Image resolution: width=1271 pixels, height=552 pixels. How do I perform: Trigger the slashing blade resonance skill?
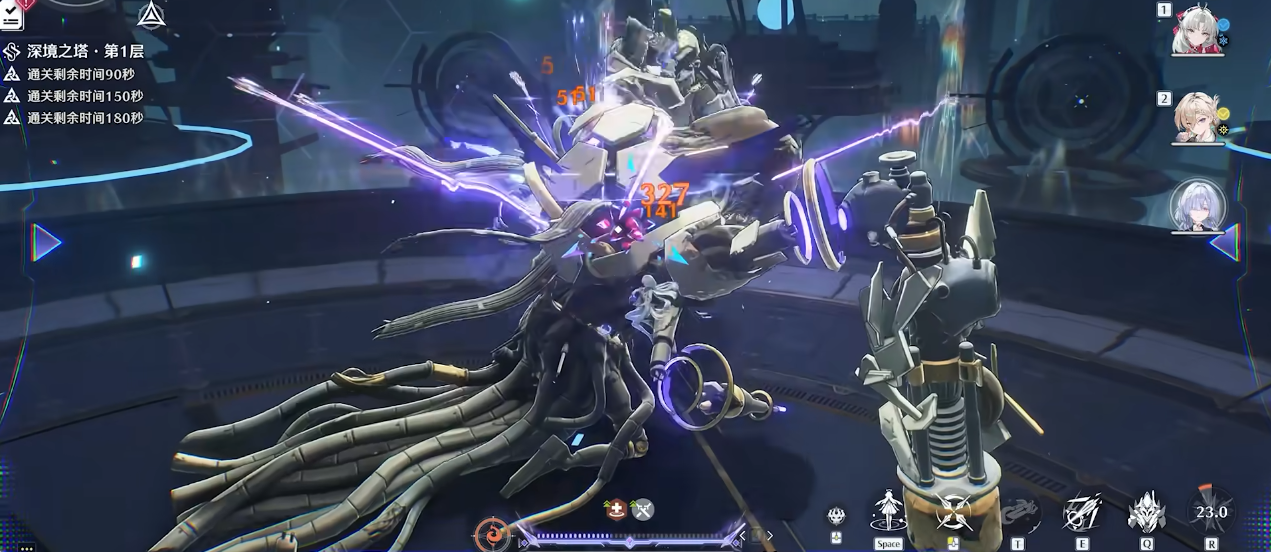click(1081, 512)
